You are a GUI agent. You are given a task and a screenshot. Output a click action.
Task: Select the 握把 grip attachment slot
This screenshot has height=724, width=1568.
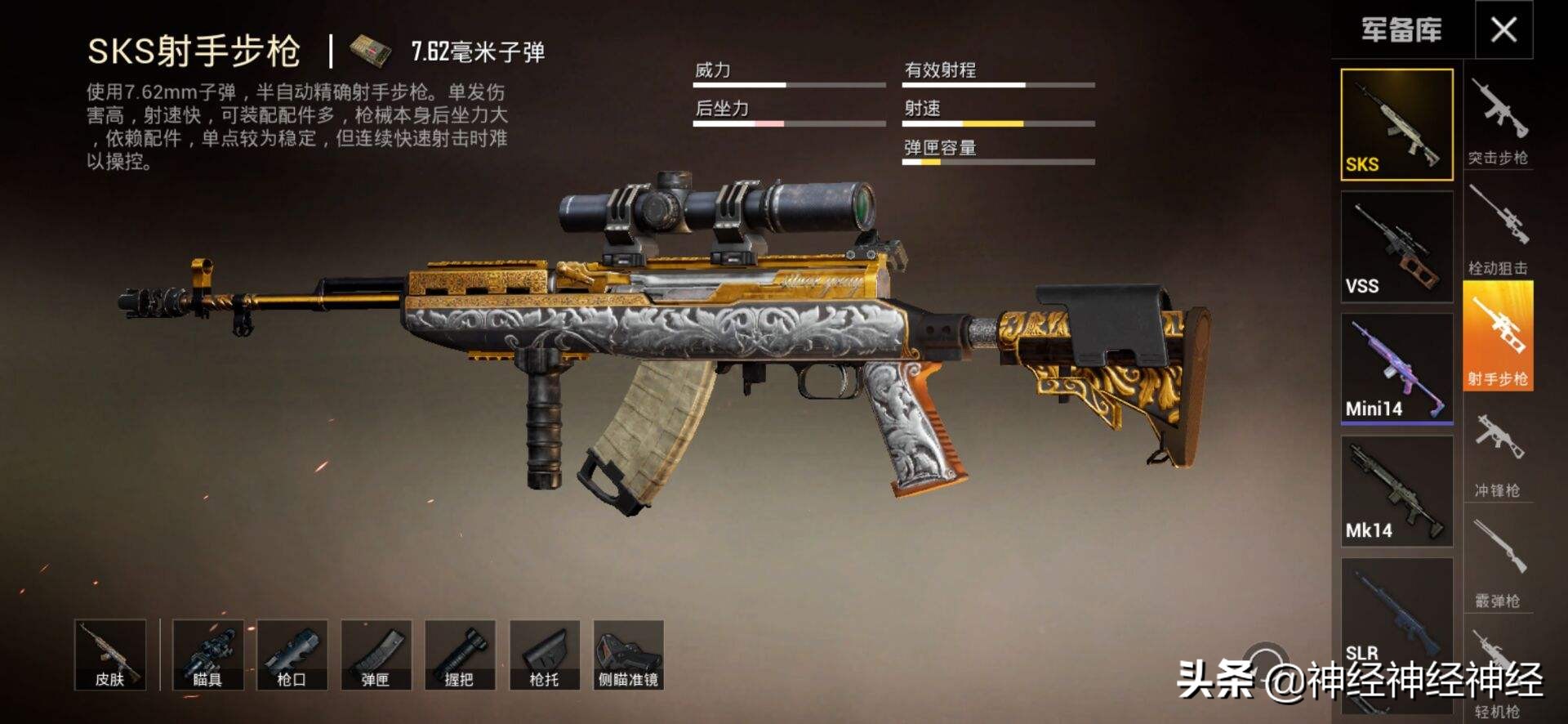click(460, 655)
